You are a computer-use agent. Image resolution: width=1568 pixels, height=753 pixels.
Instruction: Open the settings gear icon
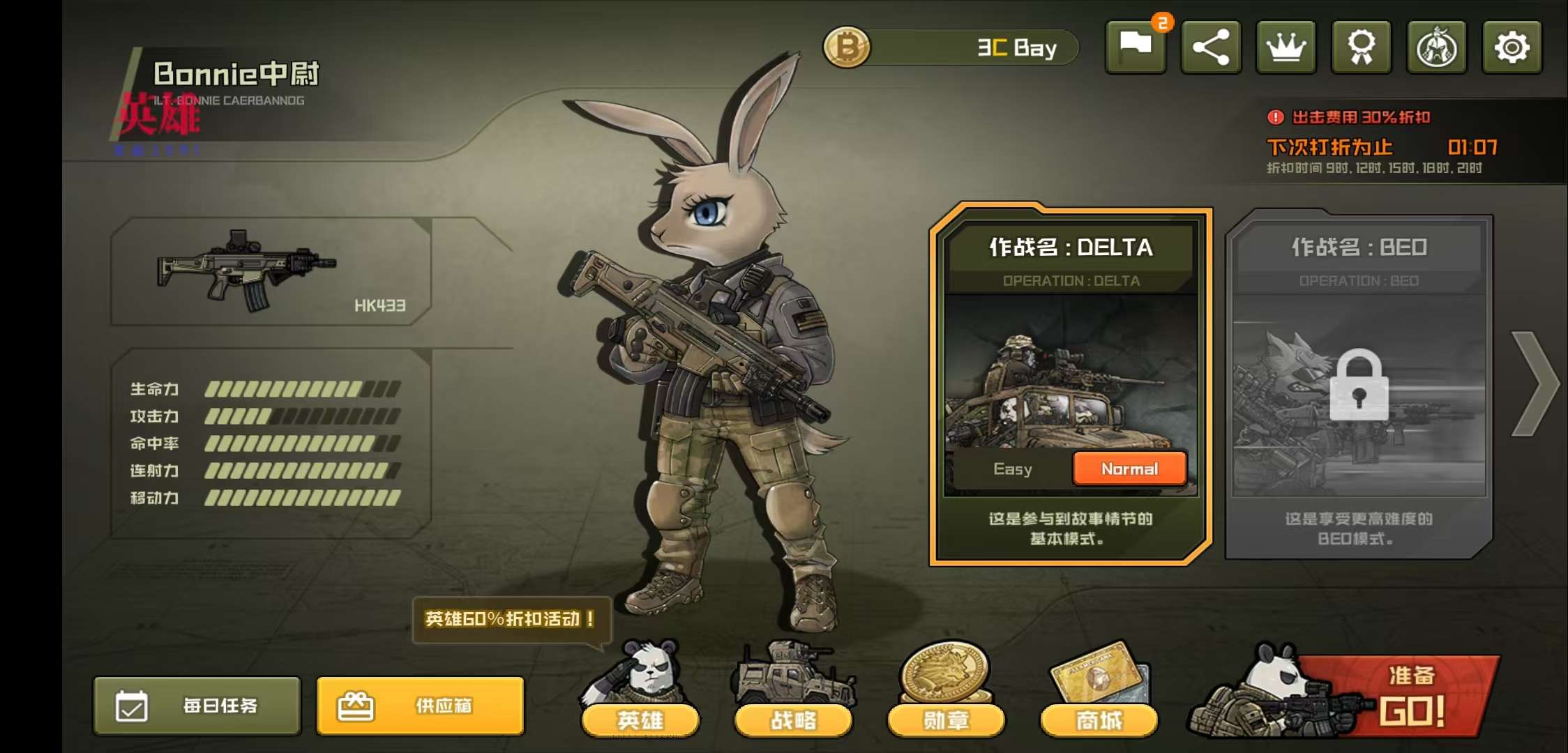1512,47
